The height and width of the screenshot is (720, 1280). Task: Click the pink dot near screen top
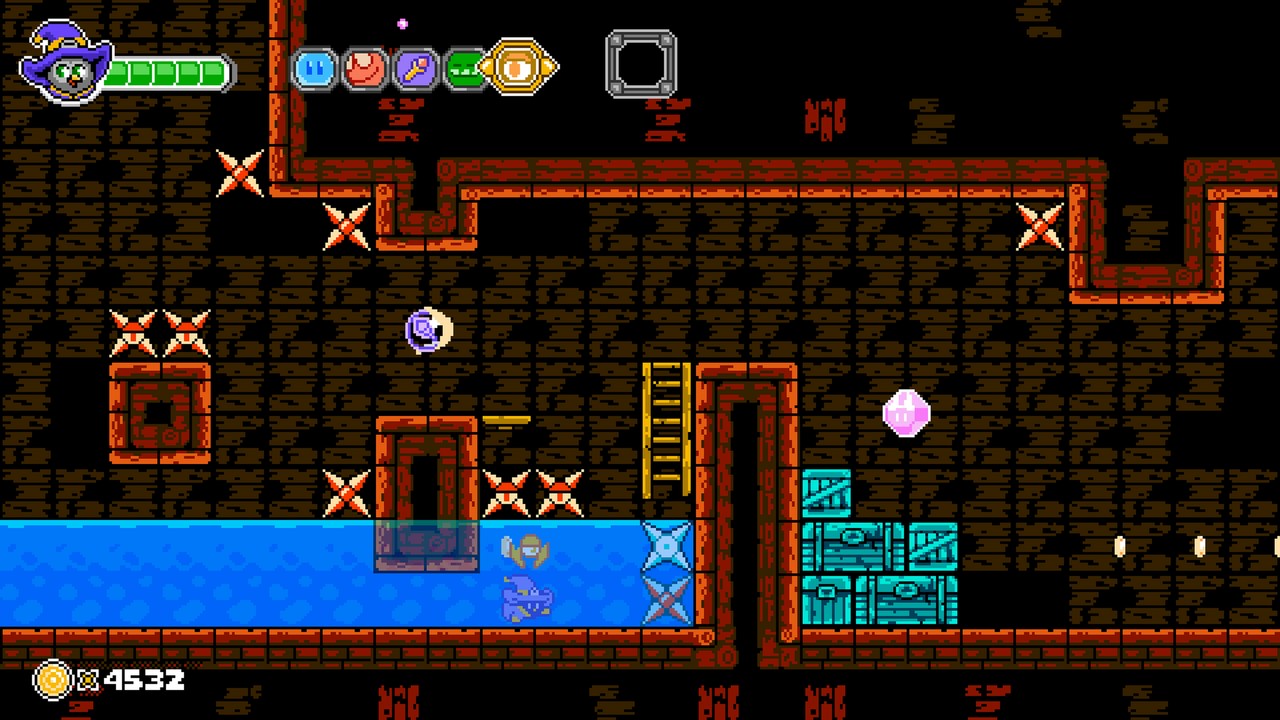coord(402,22)
